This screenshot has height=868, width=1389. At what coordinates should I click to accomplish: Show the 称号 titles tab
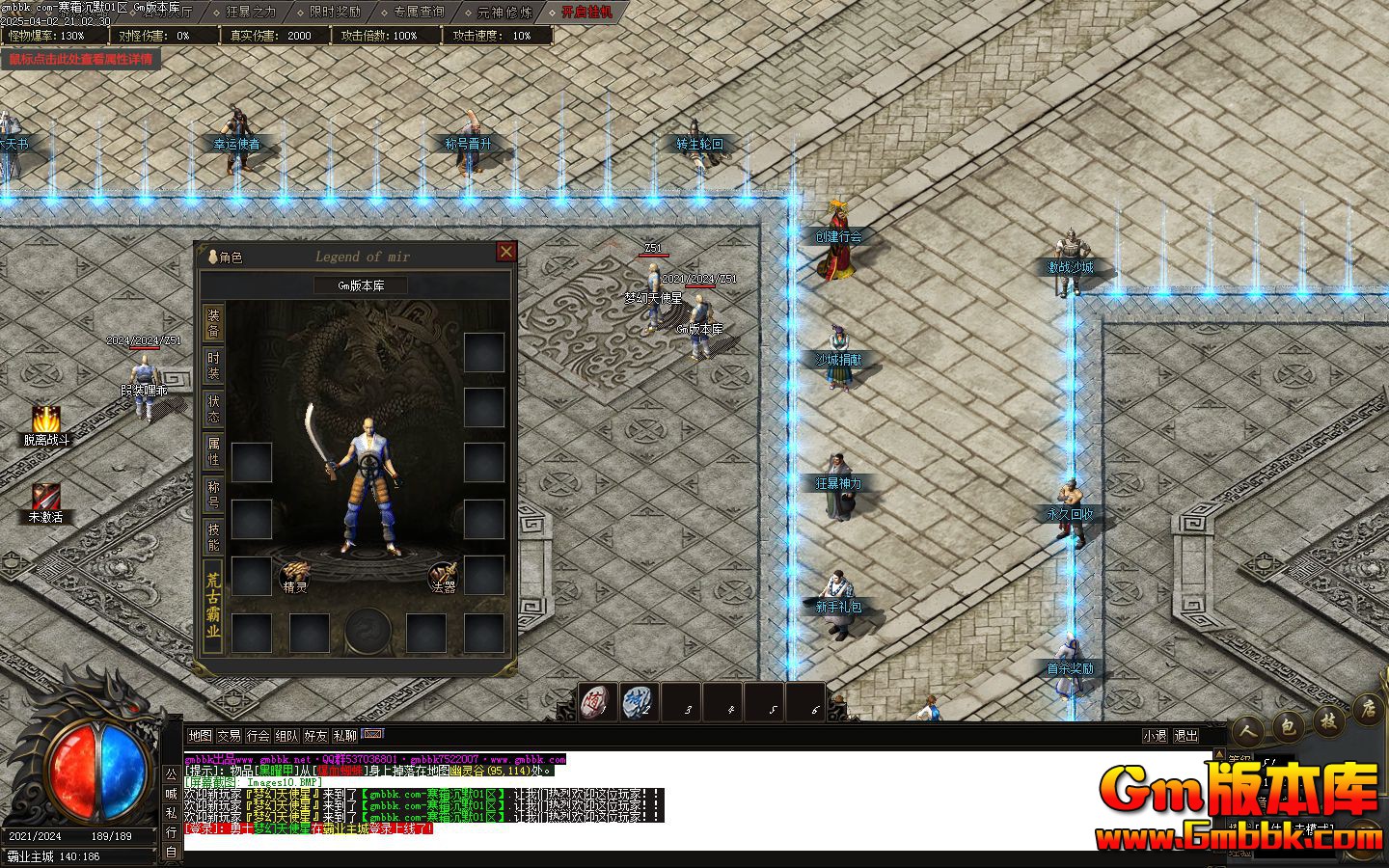213,493
